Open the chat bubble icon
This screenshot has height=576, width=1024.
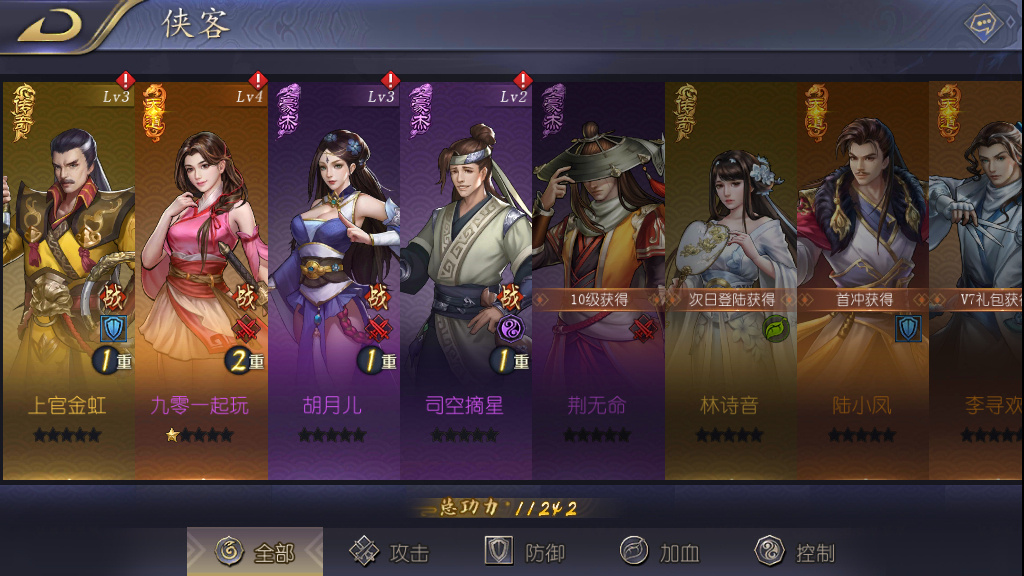(984, 24)
